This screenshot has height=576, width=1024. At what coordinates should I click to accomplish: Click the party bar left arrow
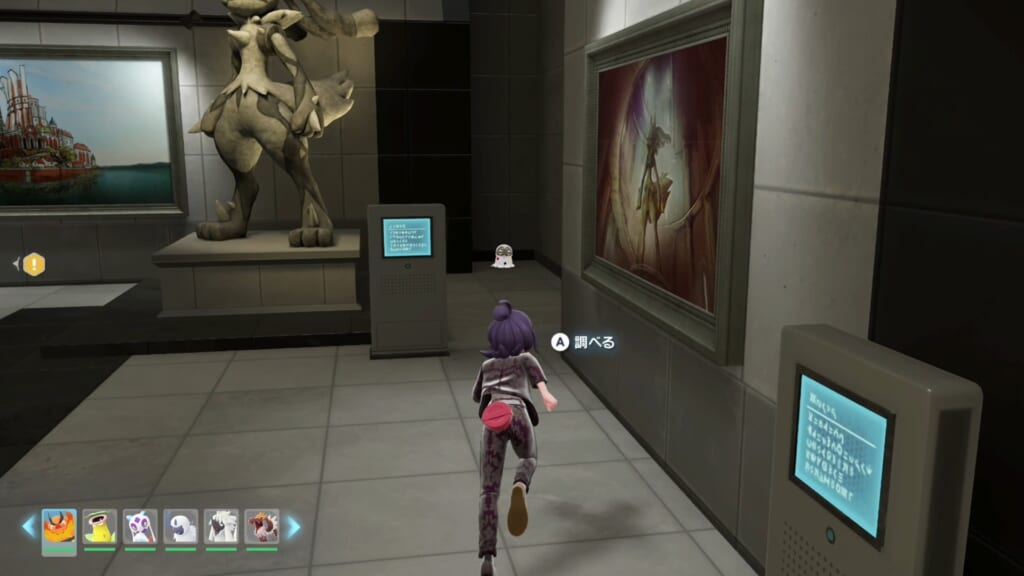click(28, 526)
